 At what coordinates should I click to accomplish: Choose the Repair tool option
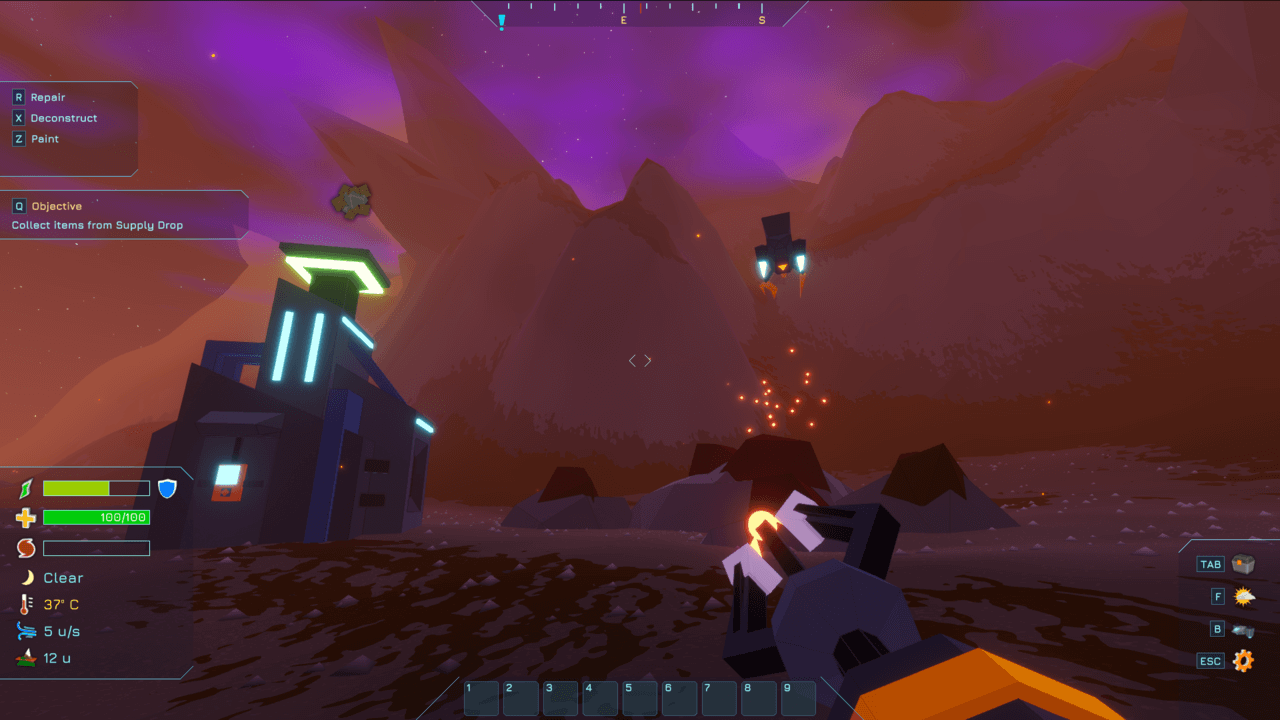[x=47, y=97]
